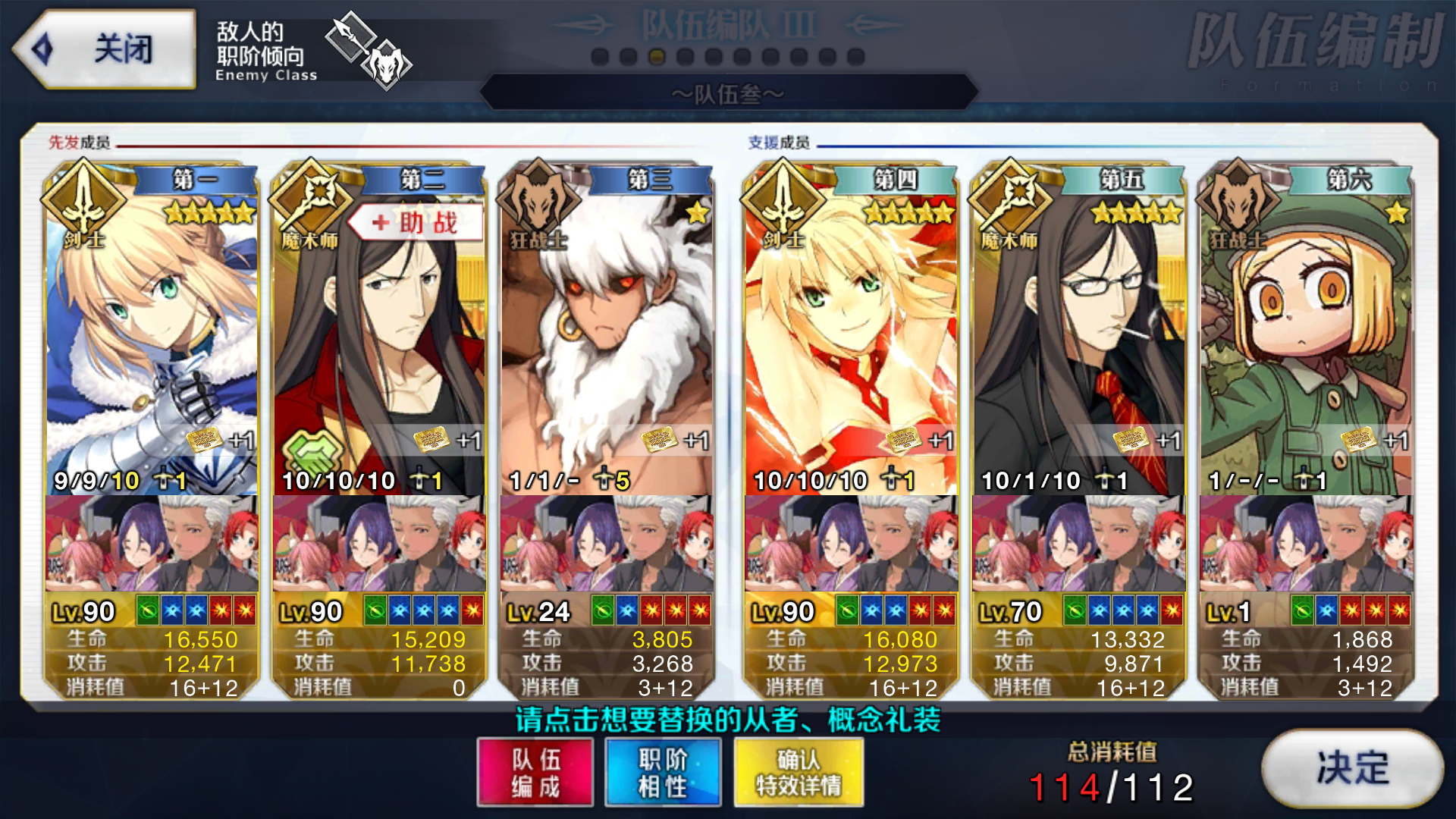The image size is (1456, 819).
Task: Open the red 队伍编成 panel
Action: point(535,772)
